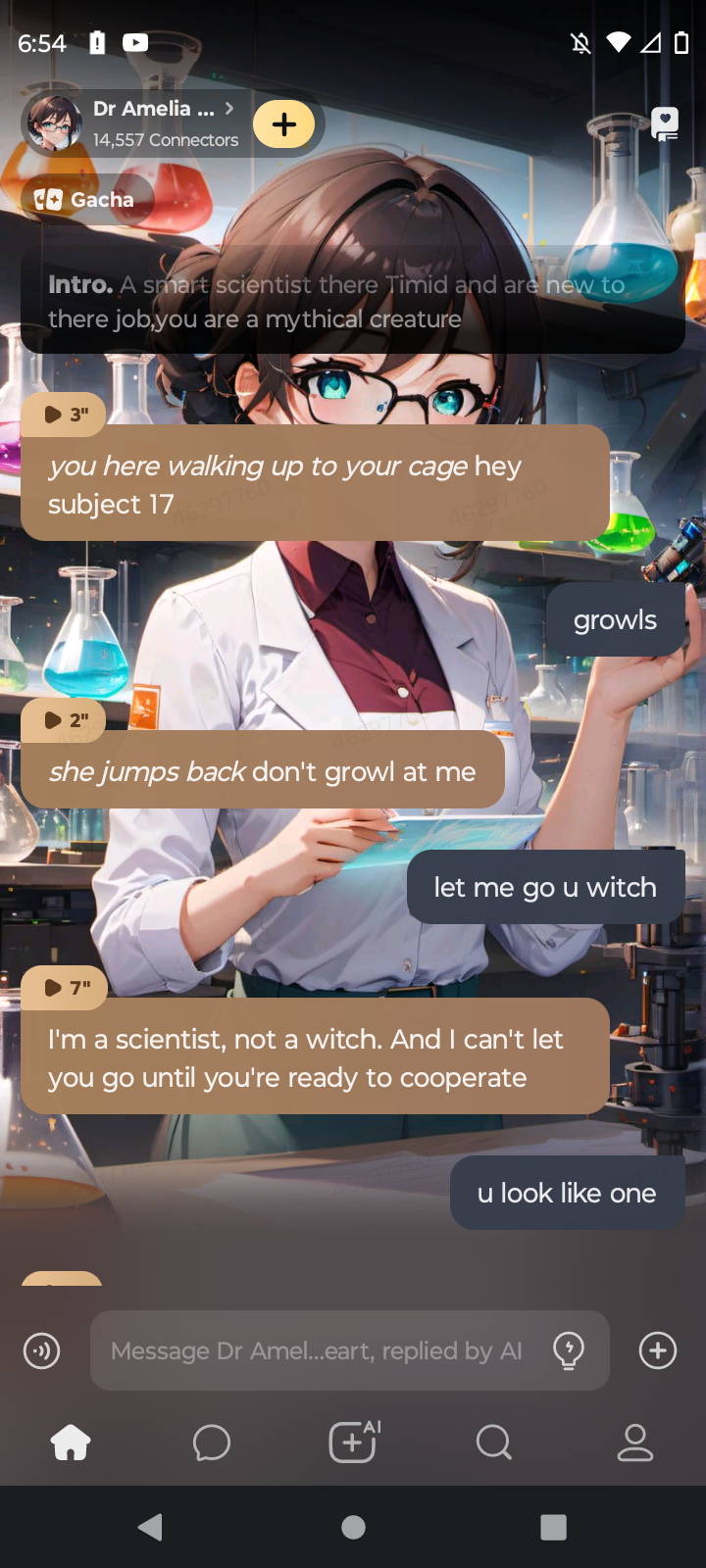Open the search tab
Viewport: 706px width, 1568px height.
tap(494, 1443)
